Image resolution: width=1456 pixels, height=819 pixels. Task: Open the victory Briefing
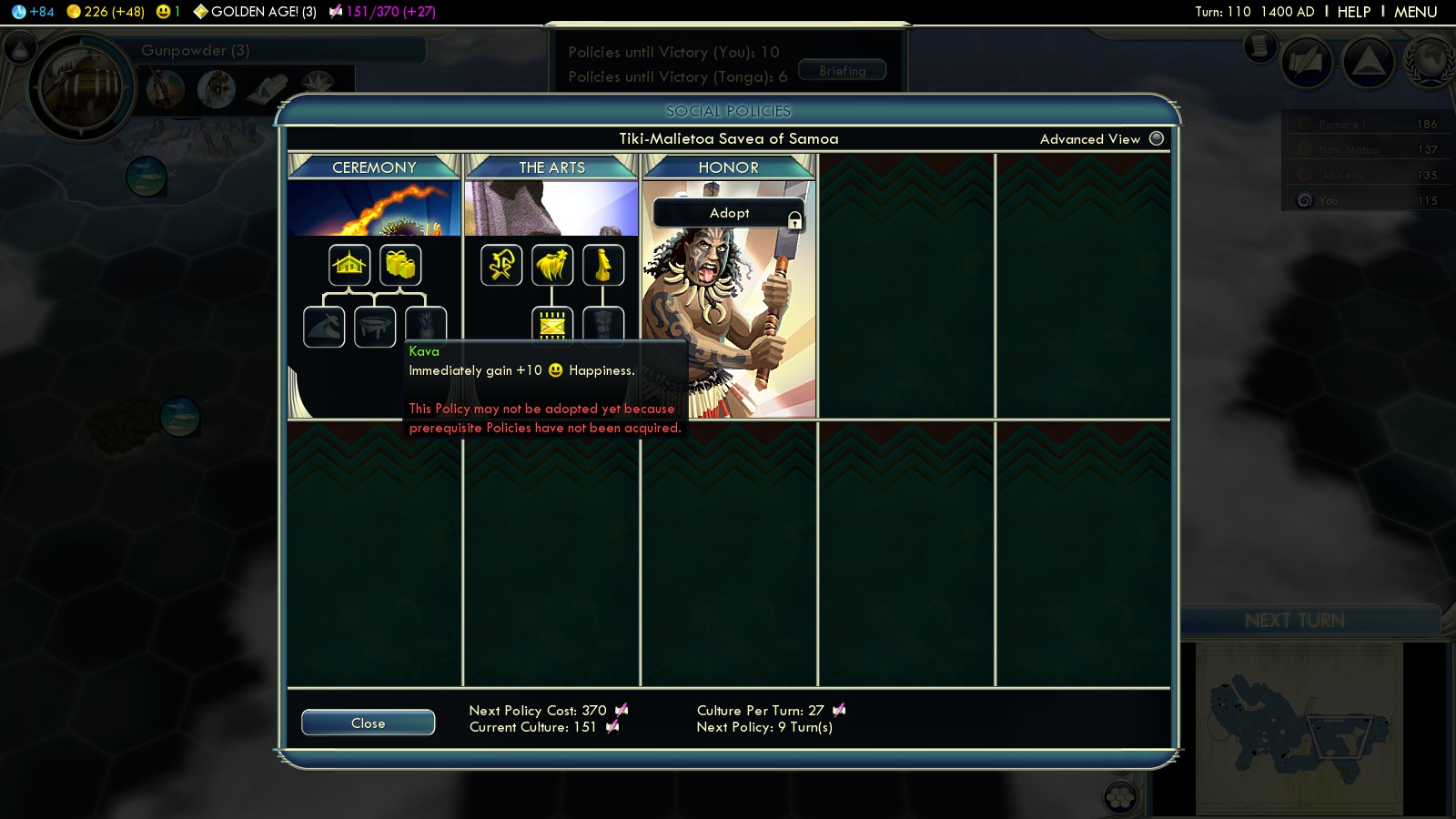point(842,71)
